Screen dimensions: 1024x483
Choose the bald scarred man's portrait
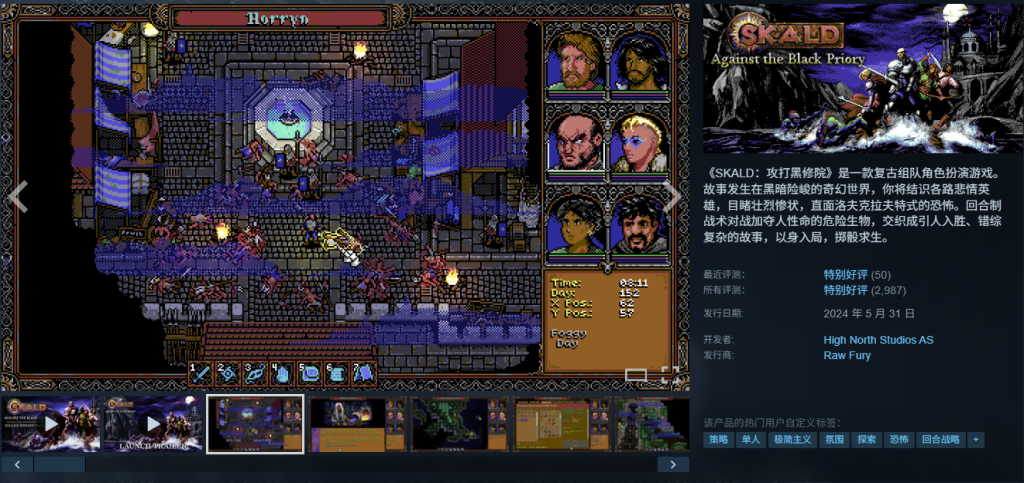click(x=575, y=143)
